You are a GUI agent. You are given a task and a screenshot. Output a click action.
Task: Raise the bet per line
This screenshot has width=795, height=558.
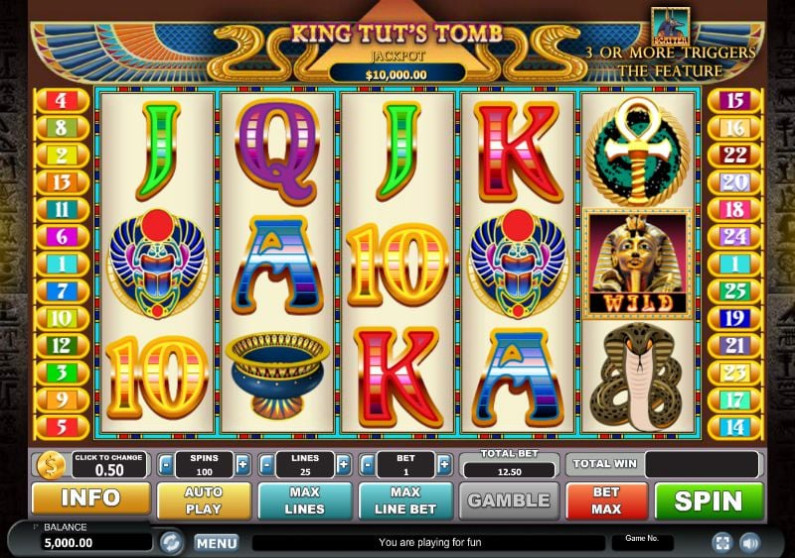[443, 464]
